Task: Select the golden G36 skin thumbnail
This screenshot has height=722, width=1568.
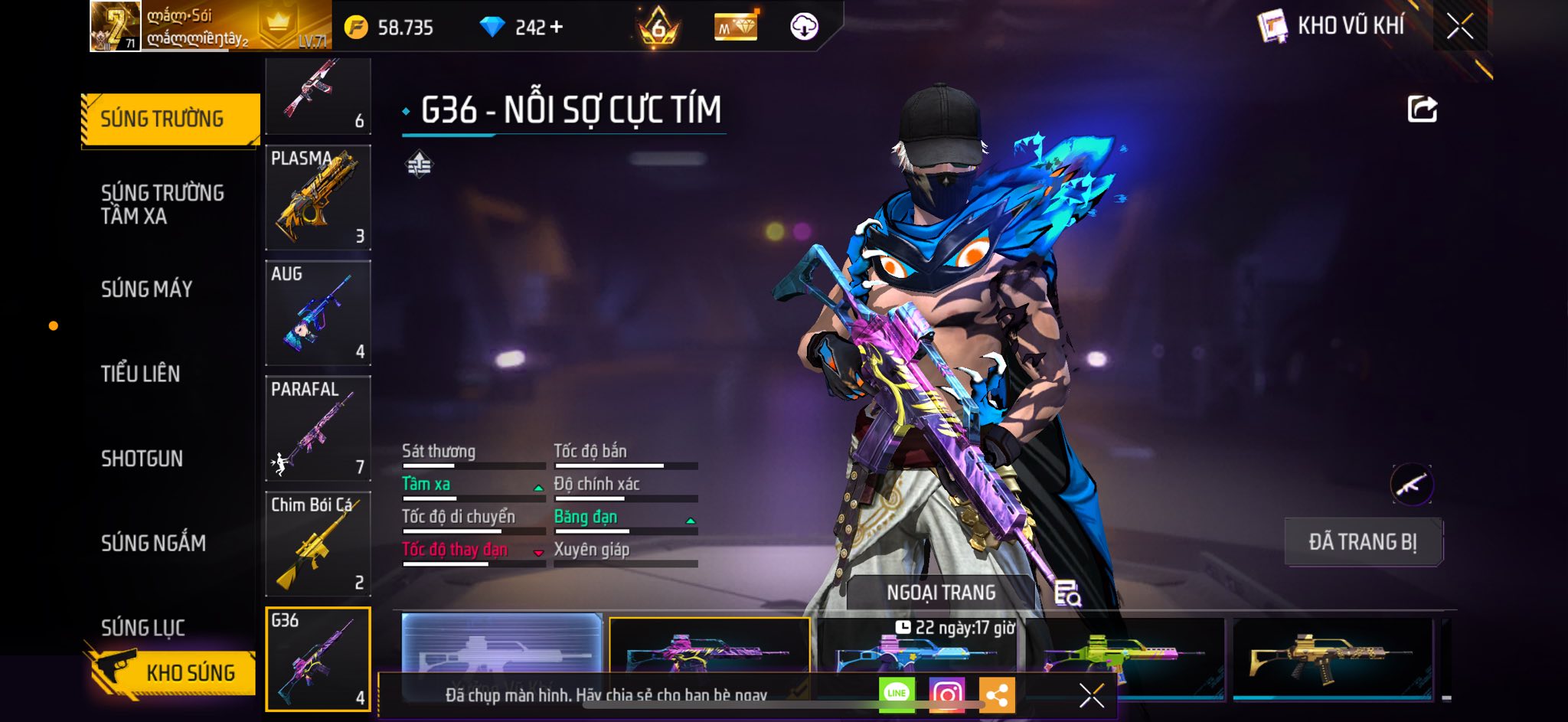Action: (x=1332, y=655)
